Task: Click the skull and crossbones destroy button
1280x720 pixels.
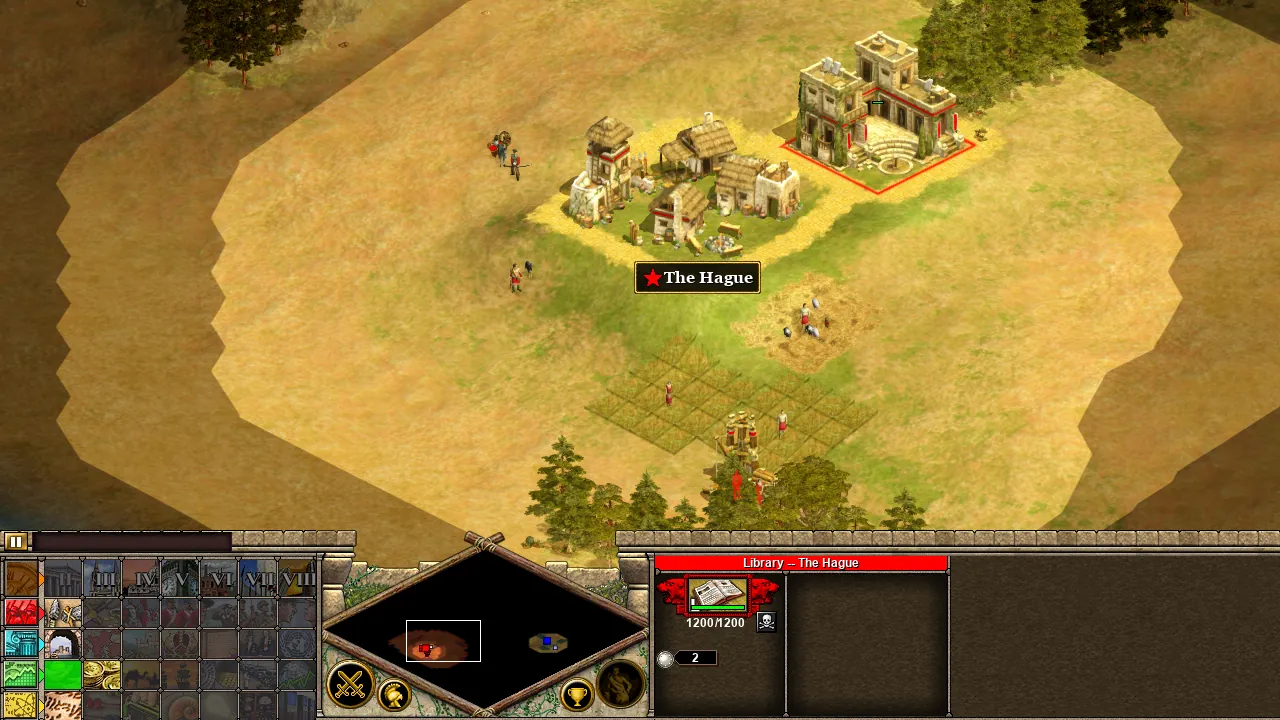Action: tap(767, 622)
